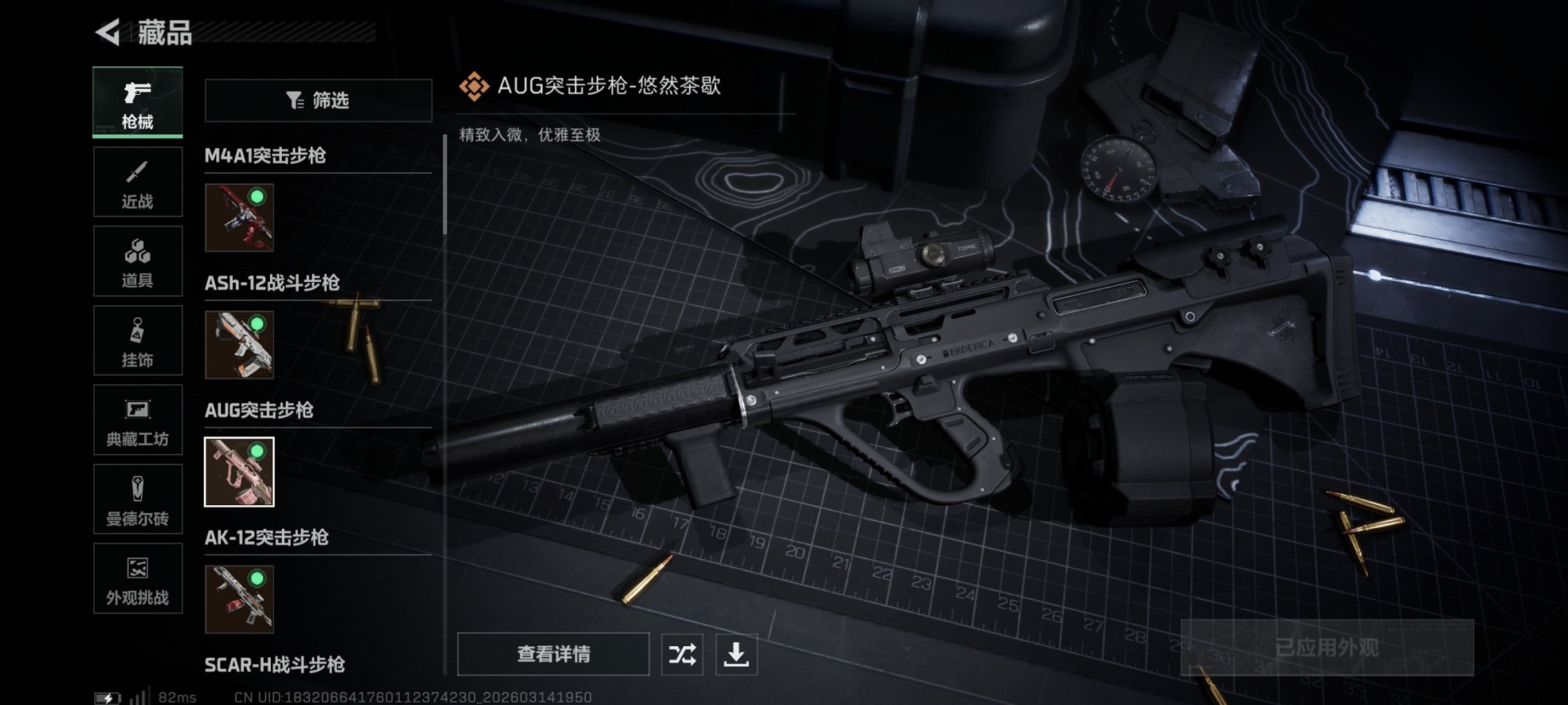
Task: Open the 近战 melee weapons category
Action: (137, 182)
